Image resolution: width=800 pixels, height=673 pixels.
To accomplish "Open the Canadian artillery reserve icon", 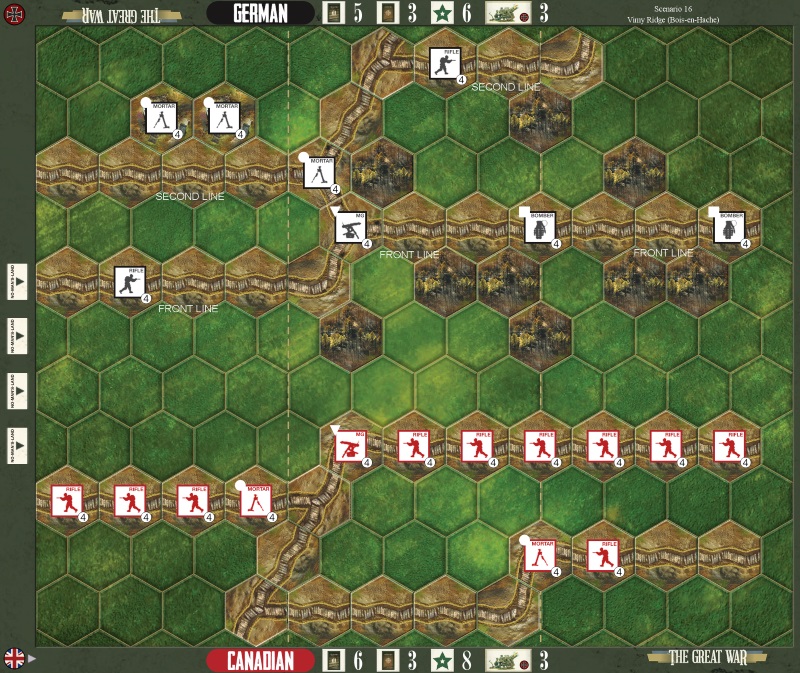I will 507,660.
